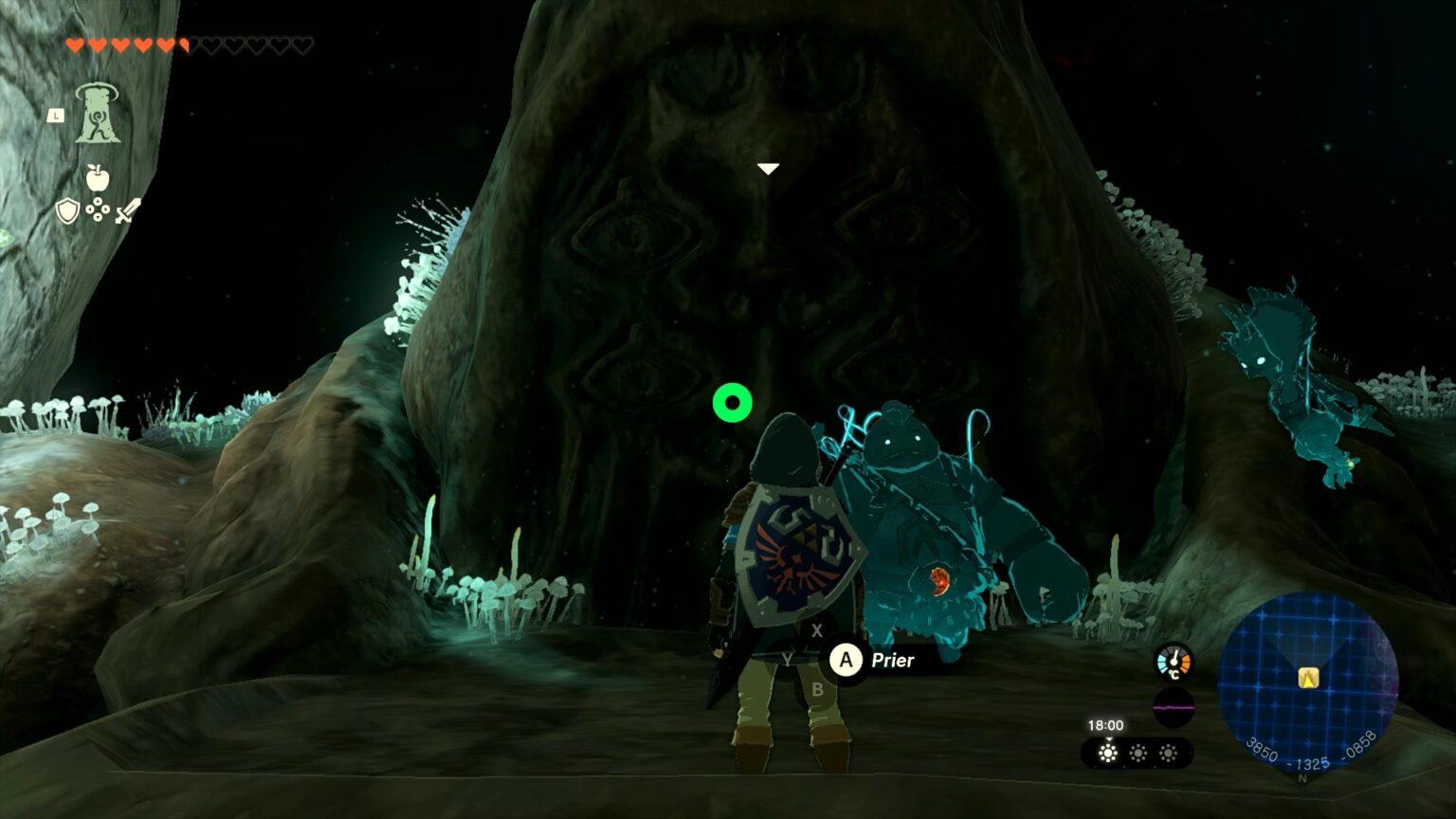
Task: Click the first lit sensor dot under 18:00
Action: pyautogui.click(x=1108, y=753)
